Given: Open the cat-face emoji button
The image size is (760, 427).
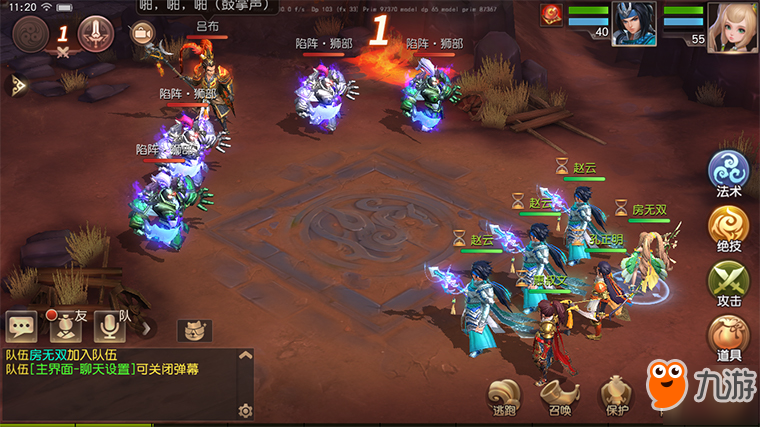Looking at the screenshot, I should tap(194, 330).
